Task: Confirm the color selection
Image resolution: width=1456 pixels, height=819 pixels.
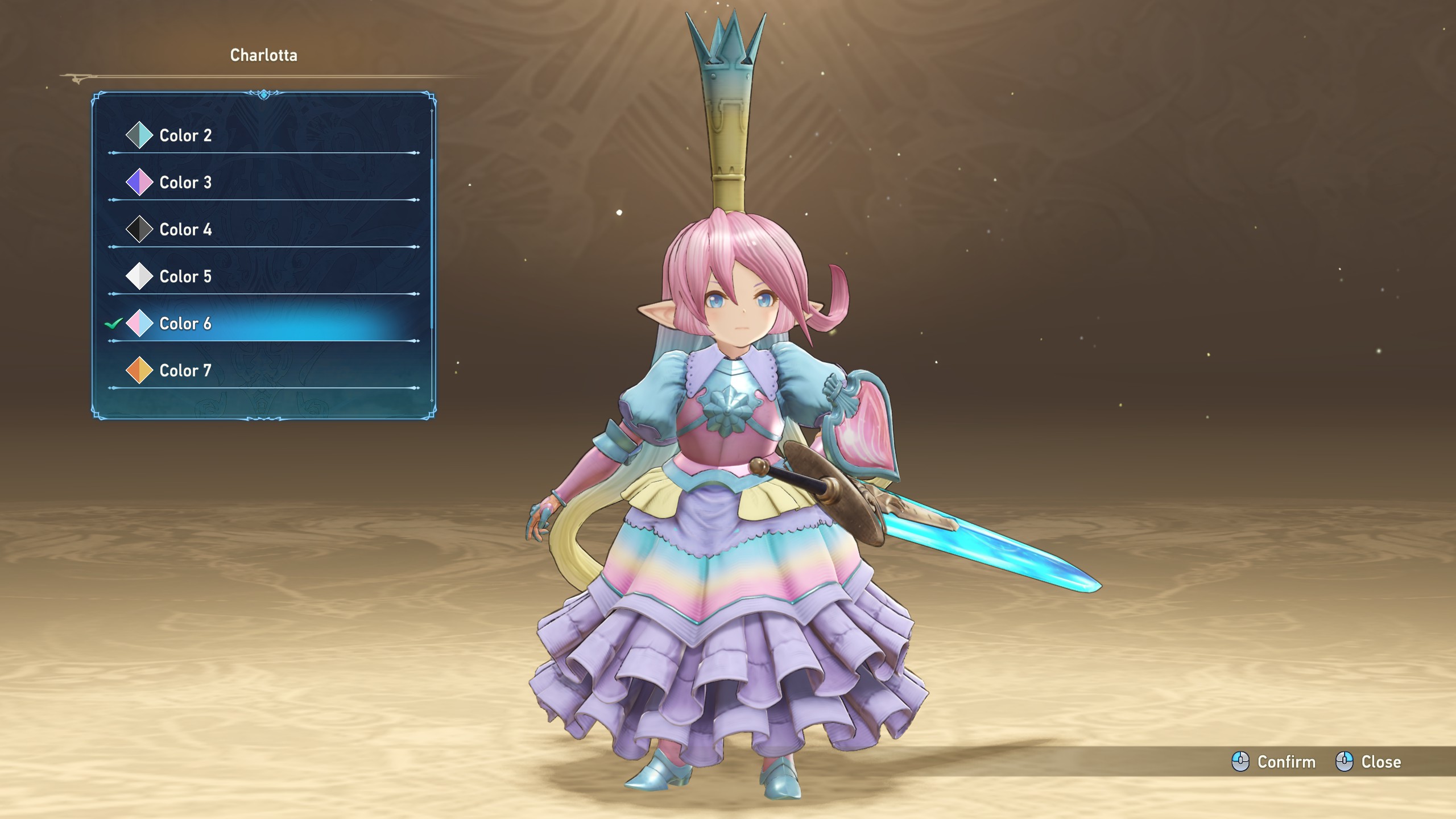Action: click(x=1274, y=762)
